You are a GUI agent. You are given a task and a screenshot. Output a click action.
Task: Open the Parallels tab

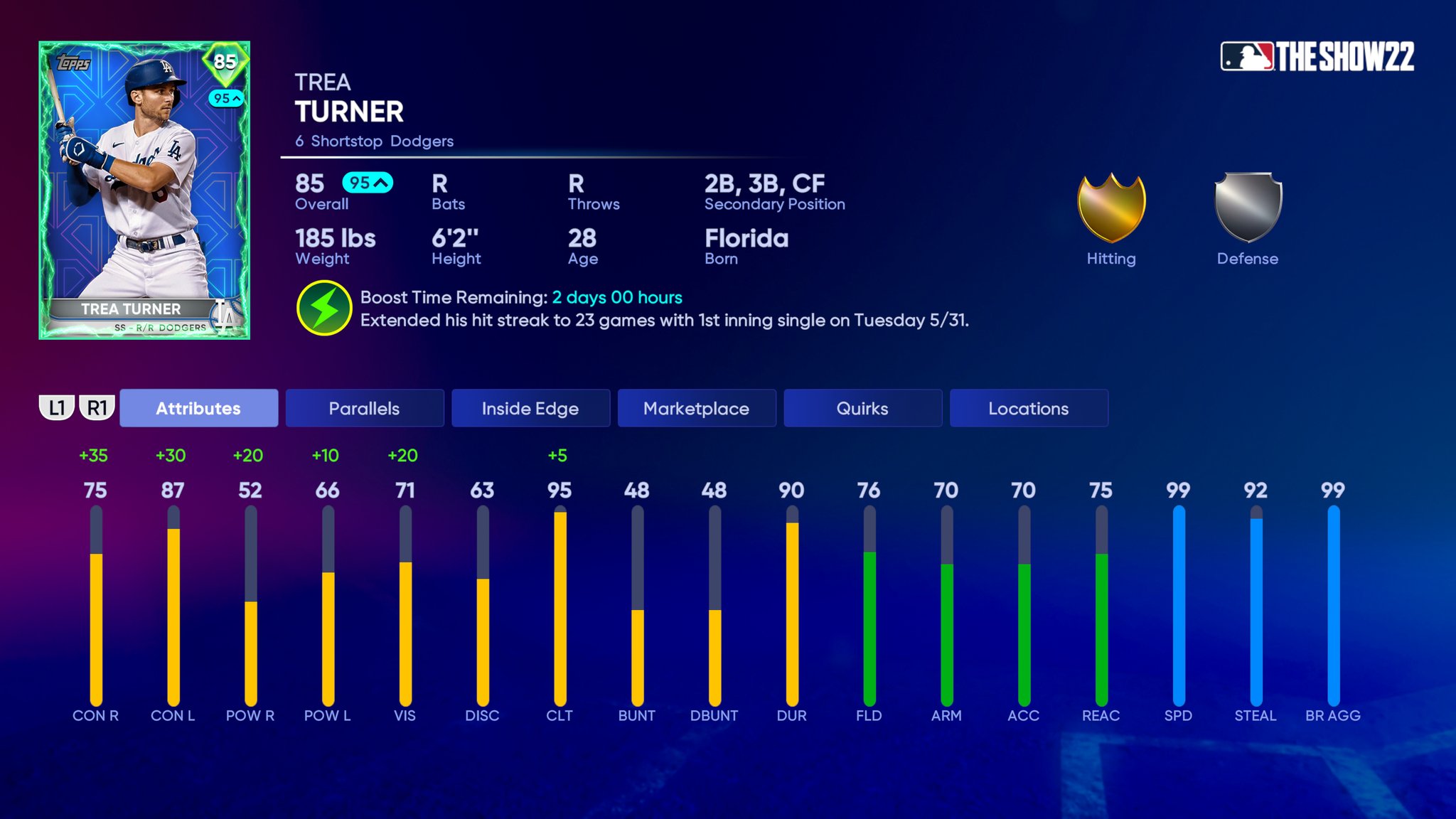[x=364, y=408]
